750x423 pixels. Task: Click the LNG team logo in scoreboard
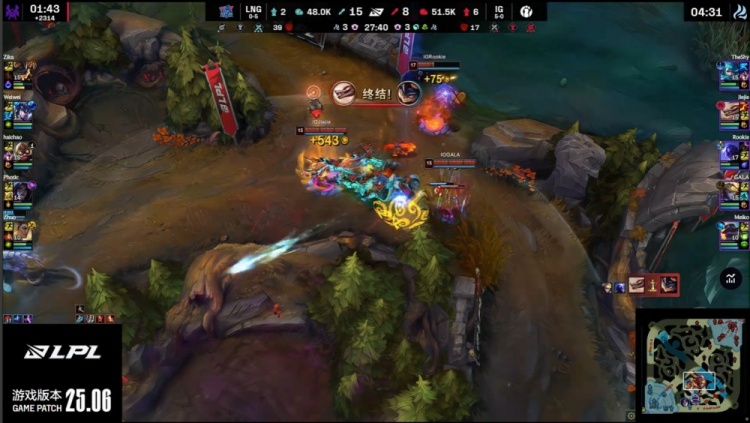[226, 11]
